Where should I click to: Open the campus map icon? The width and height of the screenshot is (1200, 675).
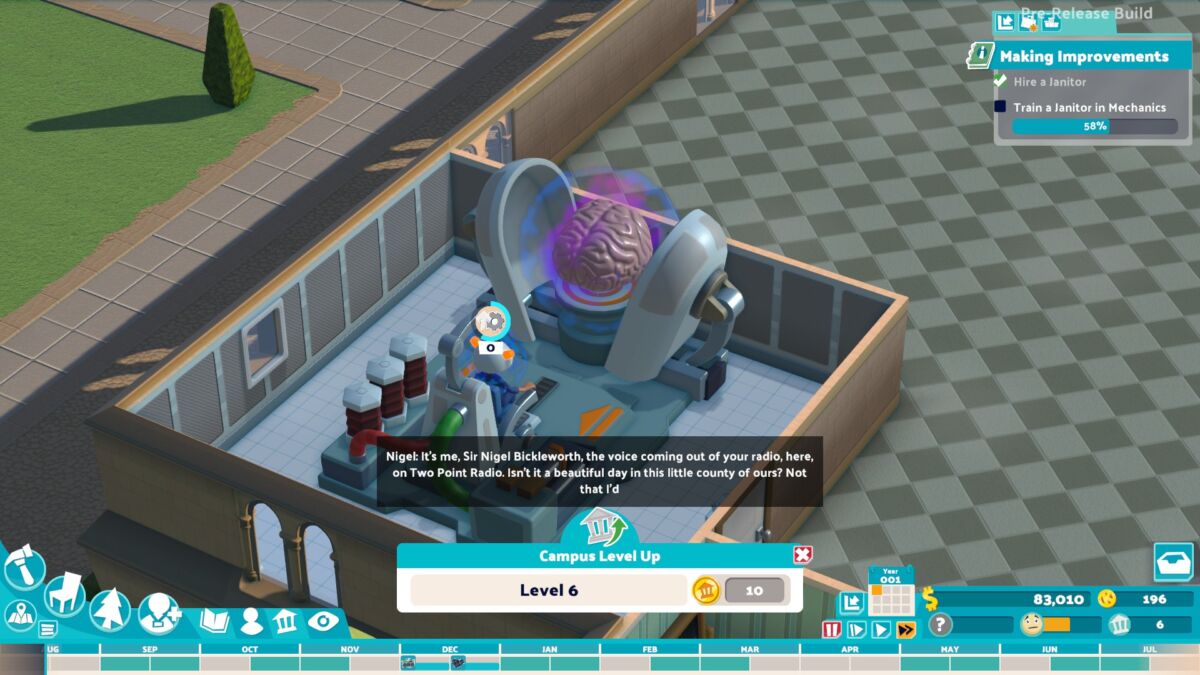click(18, 614)
